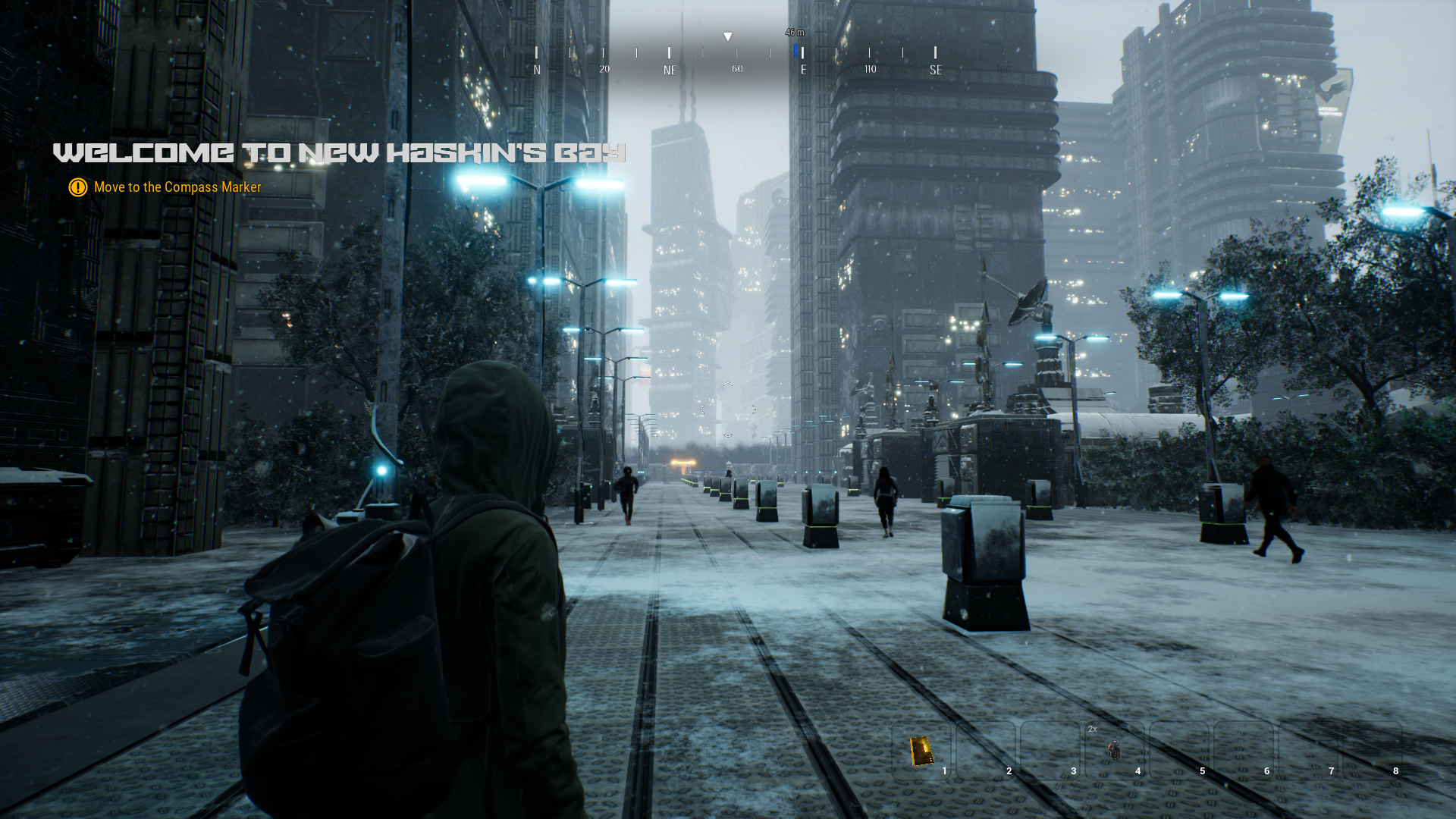
Task: Click the 60 bearing mark on the compass
Action: point(736,68)
